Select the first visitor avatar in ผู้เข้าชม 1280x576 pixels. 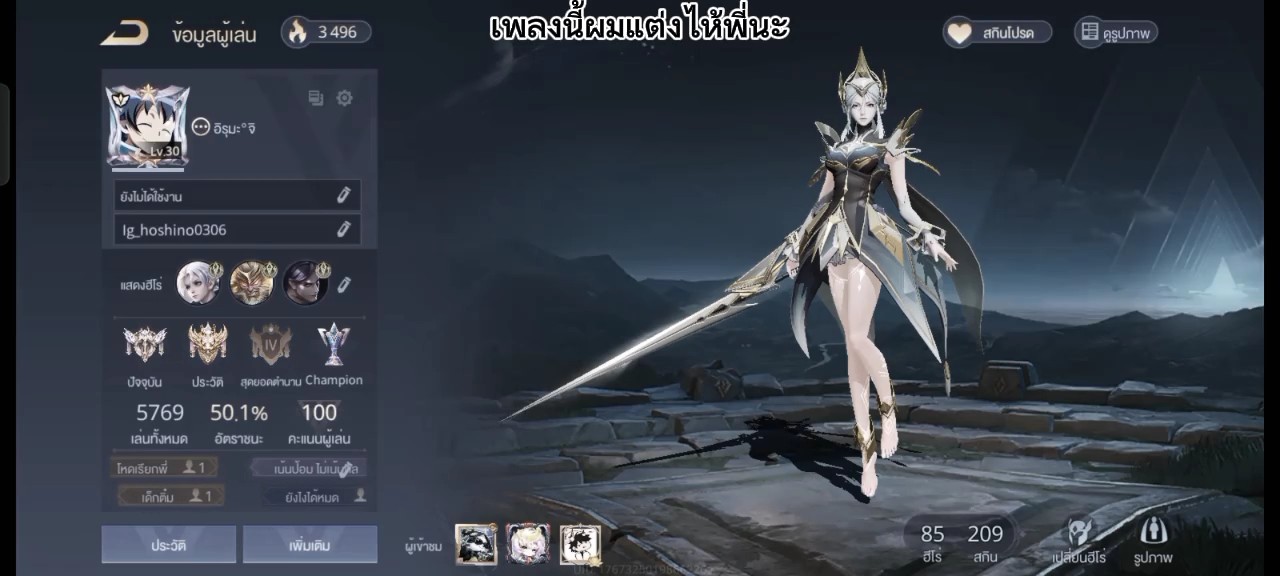[476, 544]
